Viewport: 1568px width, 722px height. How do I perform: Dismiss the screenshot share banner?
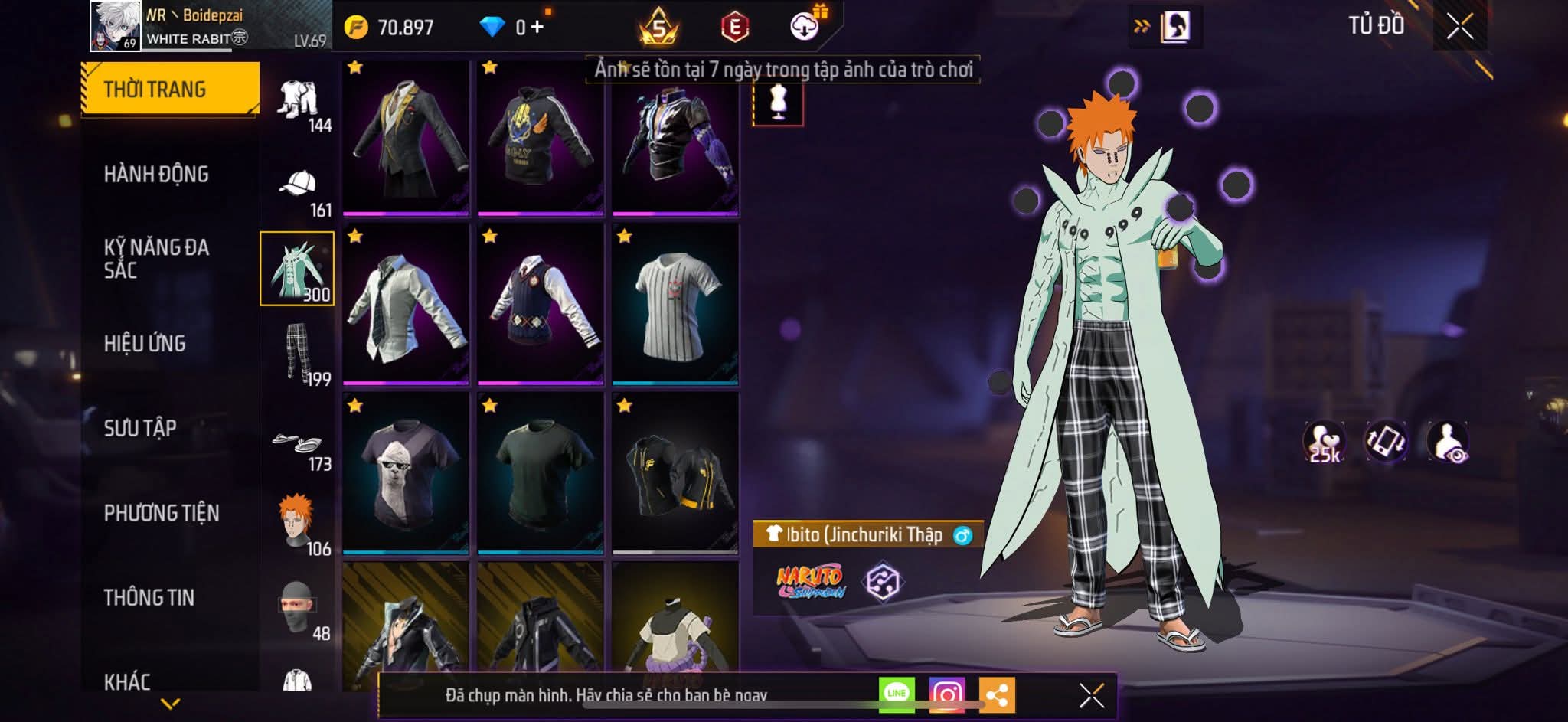[x=1091, y=695]
